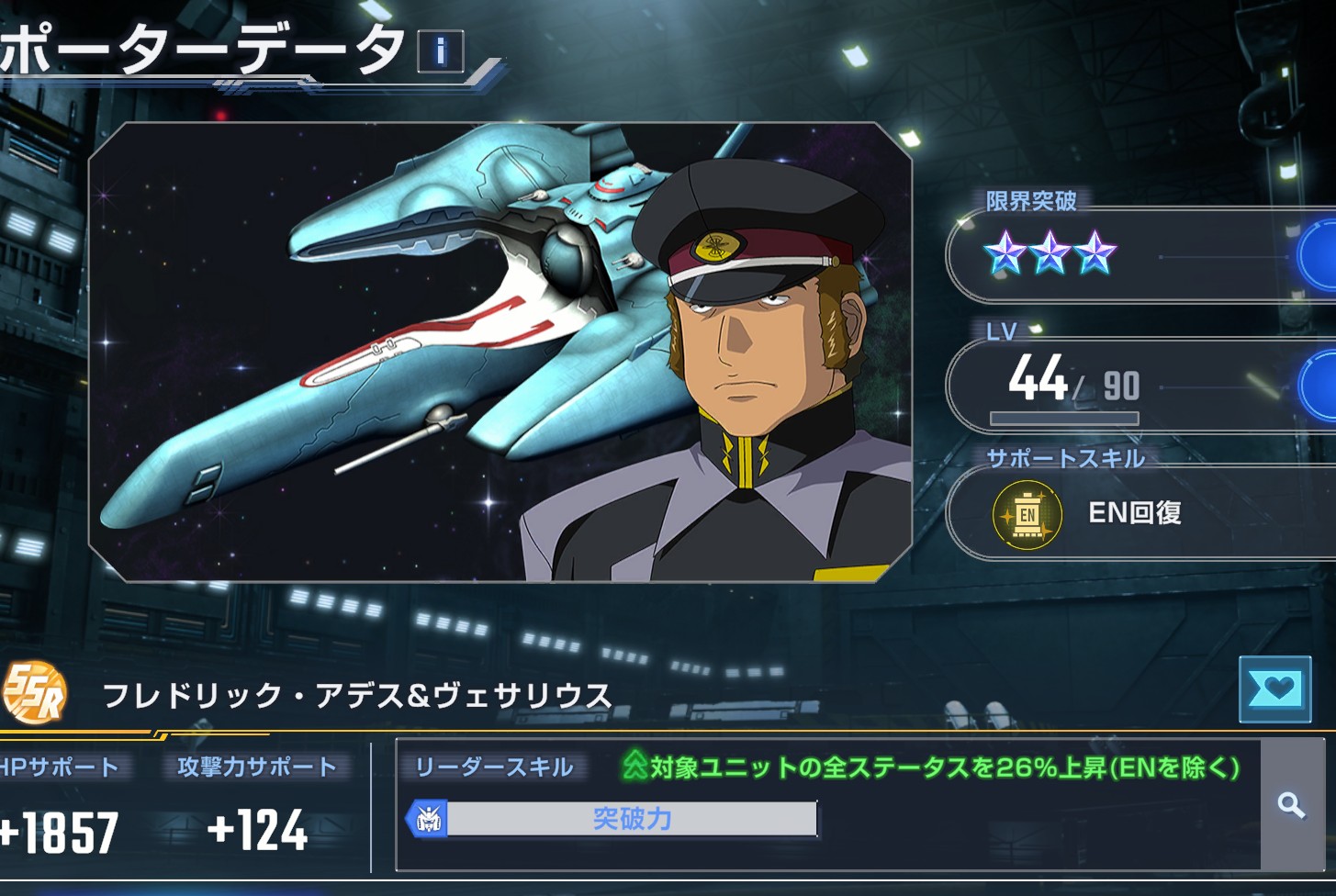The height and width of the screenshot is (896, 1336).
Task: Tap the 突破力 leader skill tag
Action: pyautogui.click(x=612, y=819)
